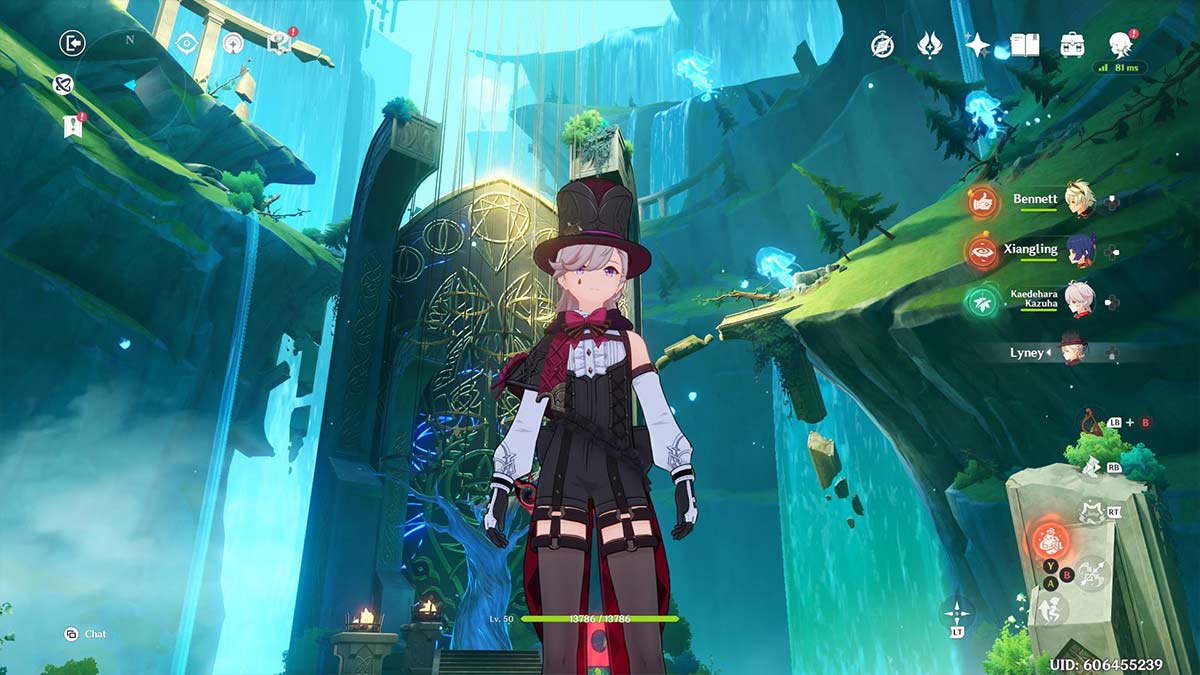This screenshot has height=675, width=1200.
Task: Activate Lyney's glowing red skill icon
Action: point(1050,542)
